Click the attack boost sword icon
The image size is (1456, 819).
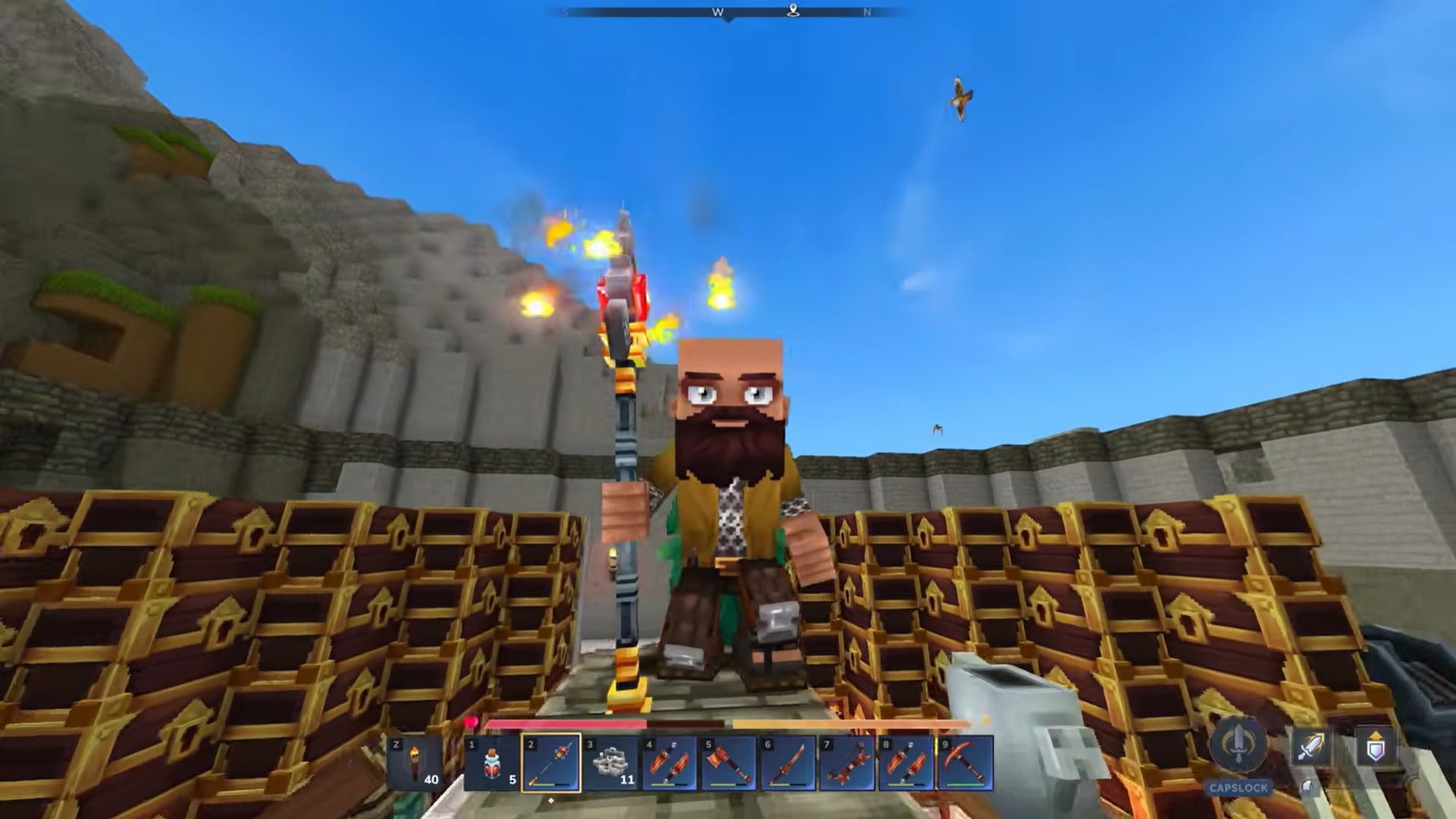click(1310, 745)
